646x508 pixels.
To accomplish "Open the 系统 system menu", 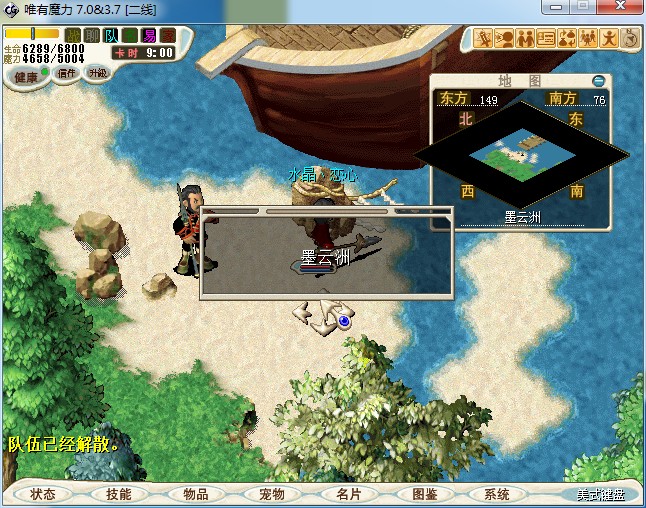I will [497, 494].
